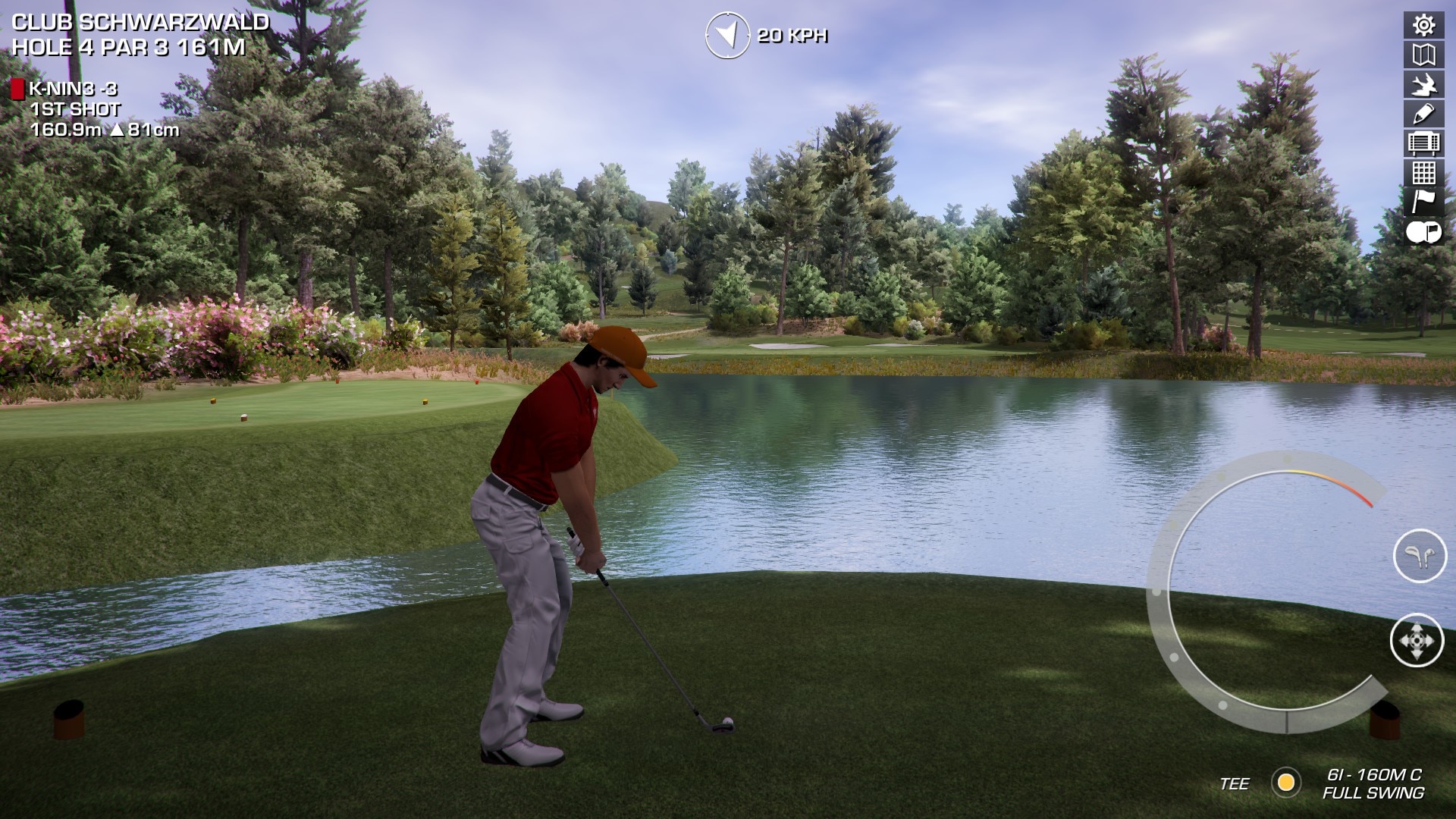This screenshot has width=1456, height=819.
Task: Select the yellow ball lie indicator
Action: (x=1286, y=782)
